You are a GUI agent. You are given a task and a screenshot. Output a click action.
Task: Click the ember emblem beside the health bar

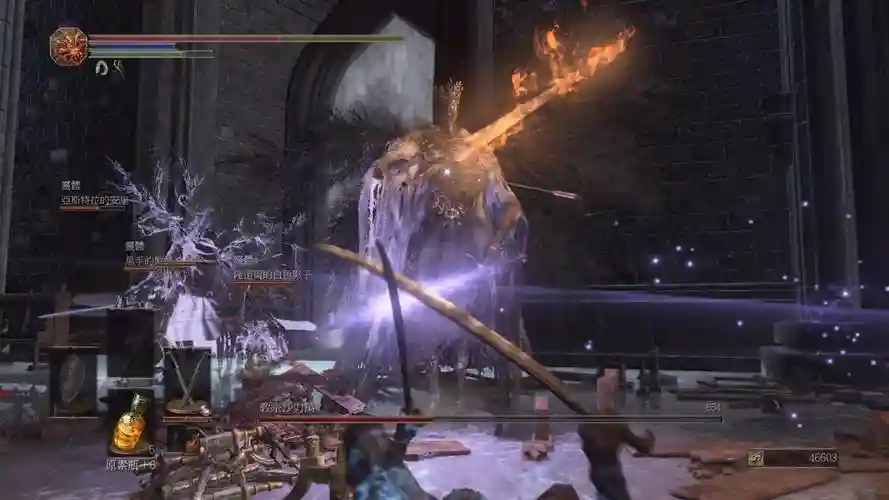(x=69, y=47)
